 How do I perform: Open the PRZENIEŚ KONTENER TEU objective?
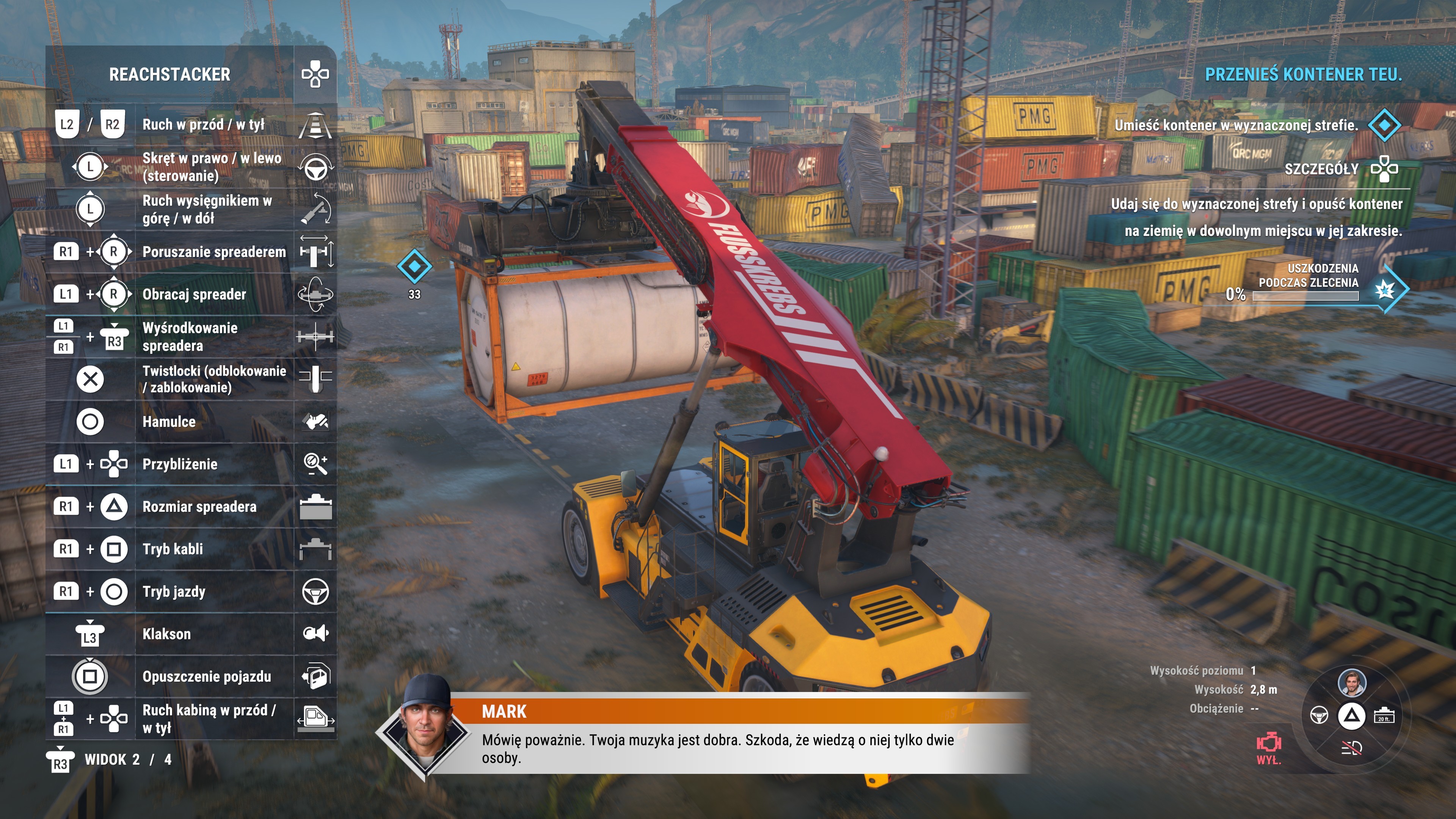point(1303,74)
